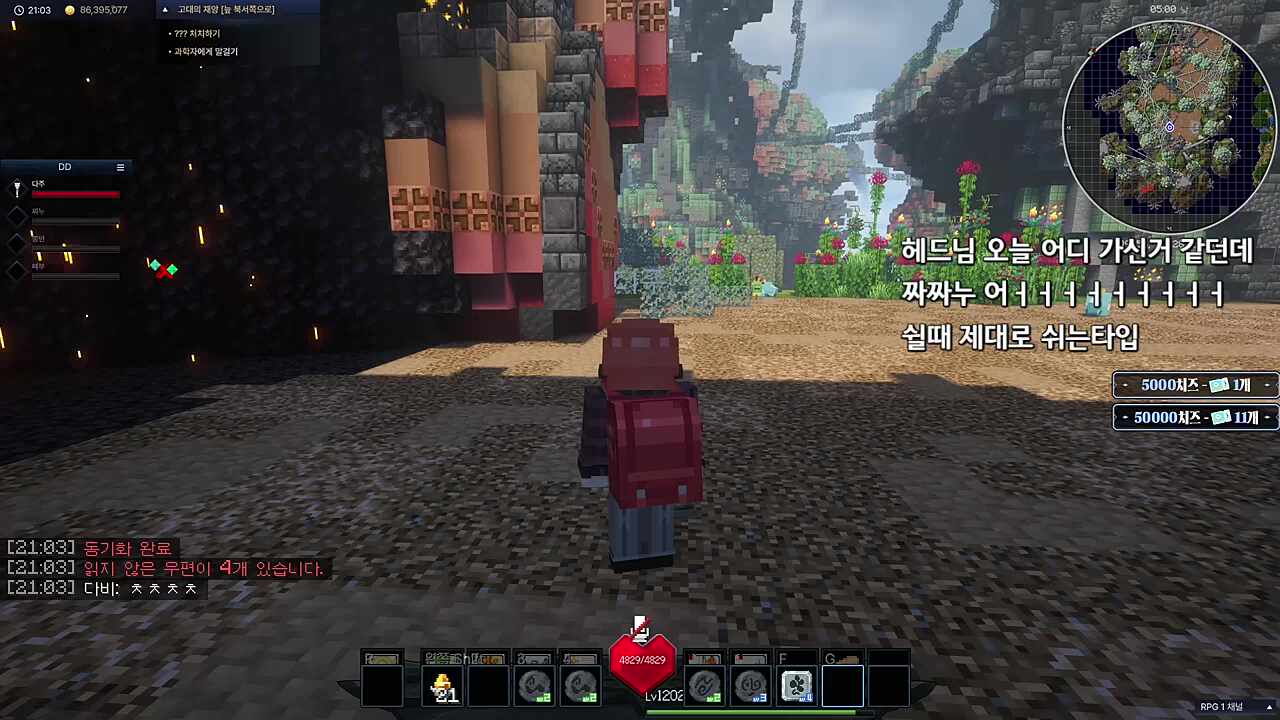Click the clock icon next to 21:03
The height and width of the screenshot is (720, 1280).
(18, 10)
